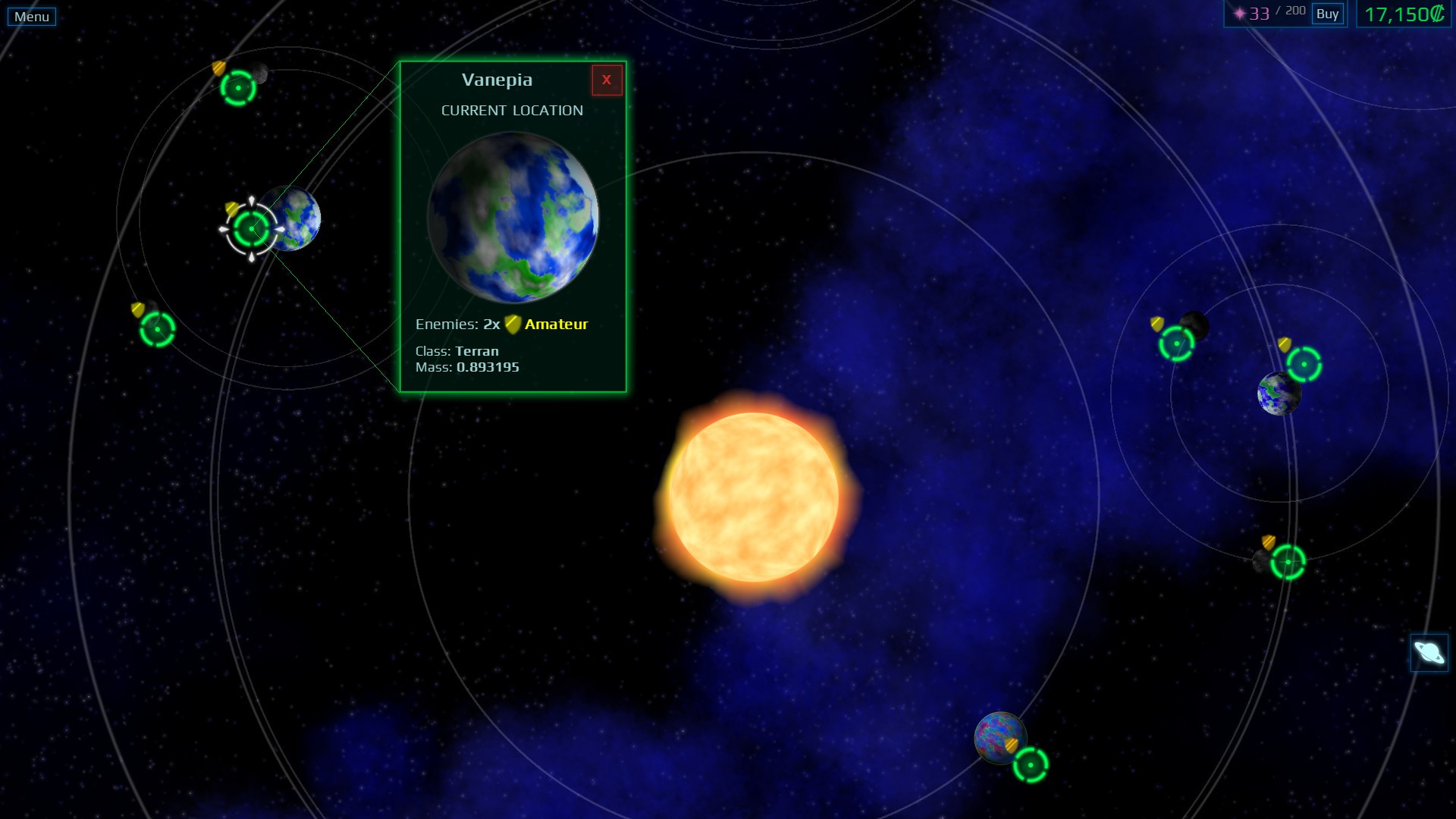Click the green reticle beside the right-side Terran planet
This screenshot has height=819, width=1456.
[1306, 366]
